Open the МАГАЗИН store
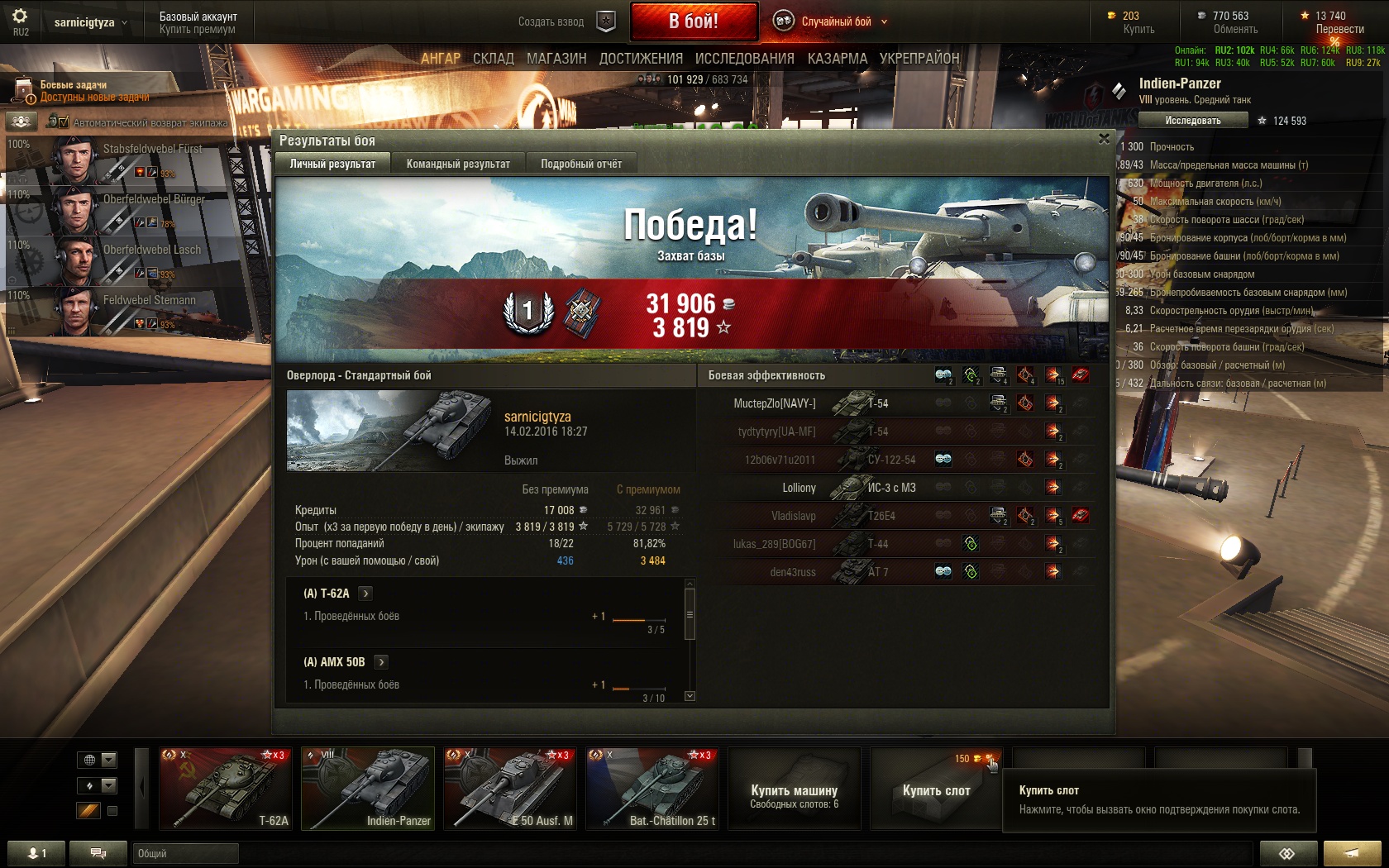This screenshot has height=868, width=1389. coord(556,59)
